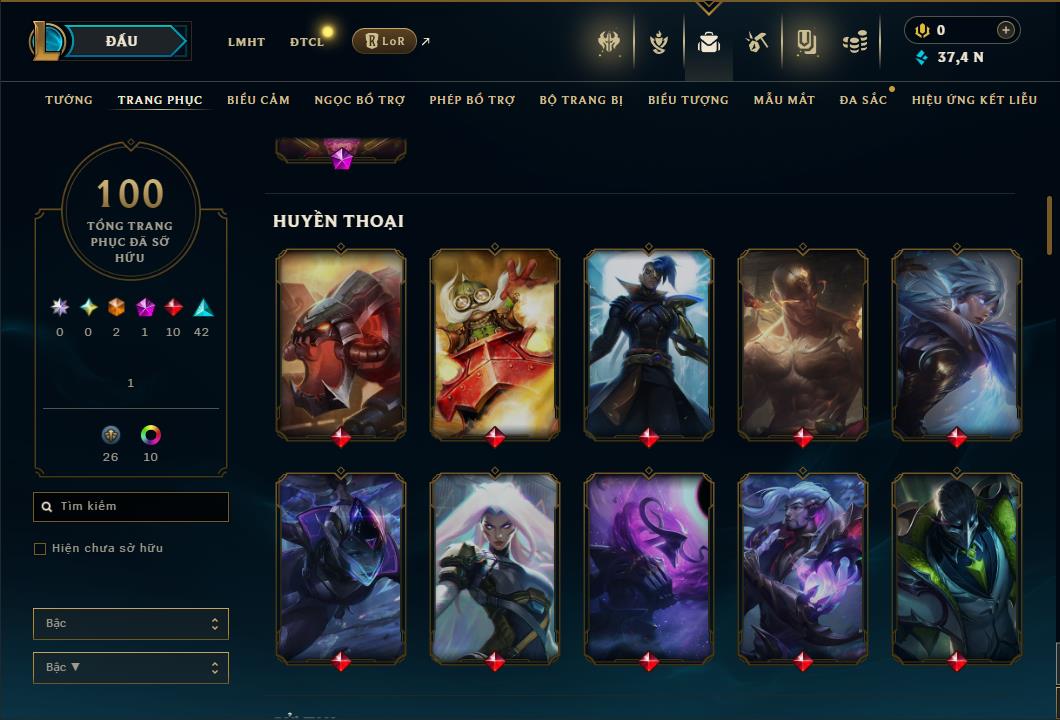The image size is (1060, 720).
Task: Switch to the BIỂU CẢM tab
Action: click(258, 100)
